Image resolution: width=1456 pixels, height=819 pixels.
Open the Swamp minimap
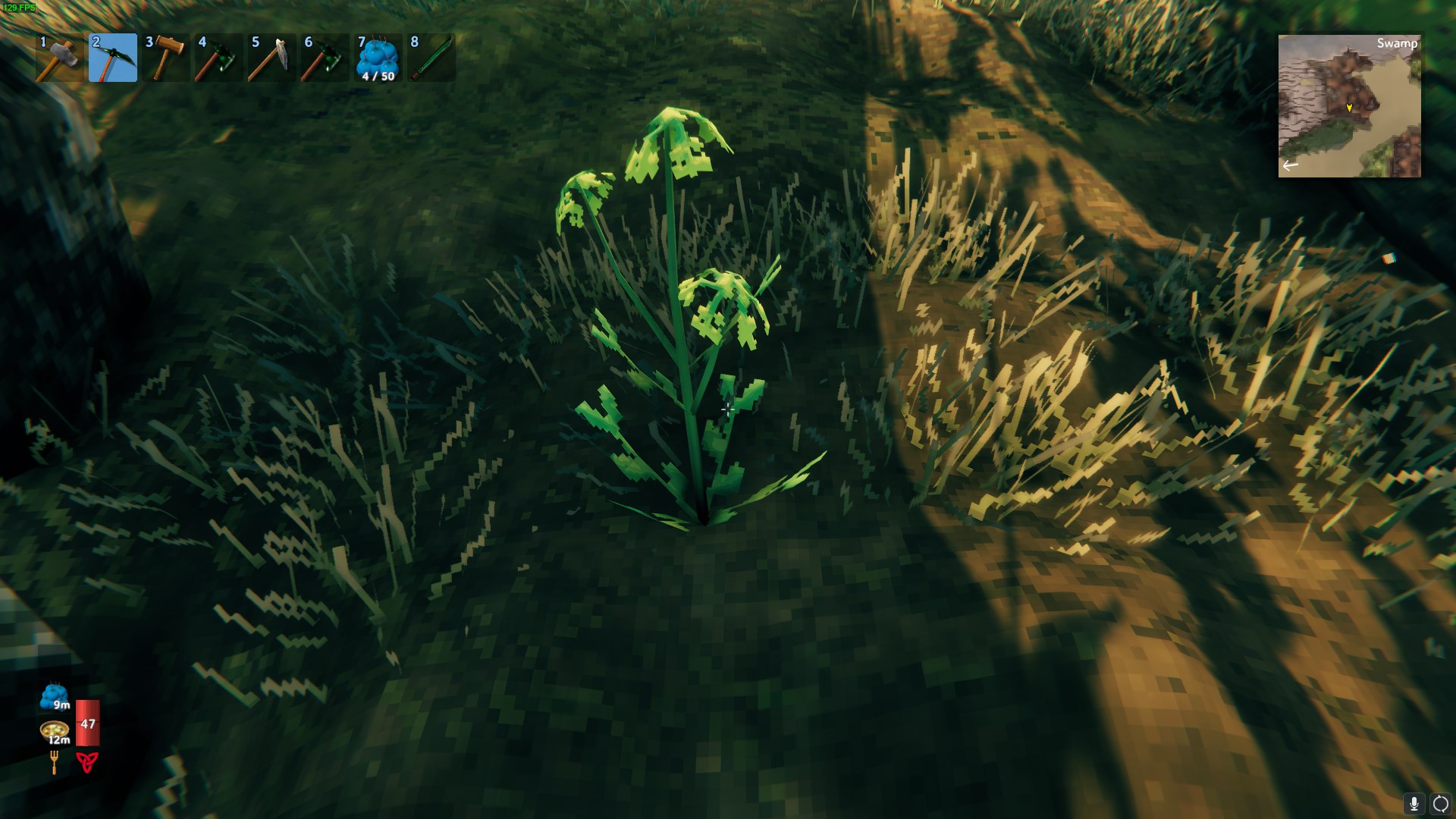1349,106
